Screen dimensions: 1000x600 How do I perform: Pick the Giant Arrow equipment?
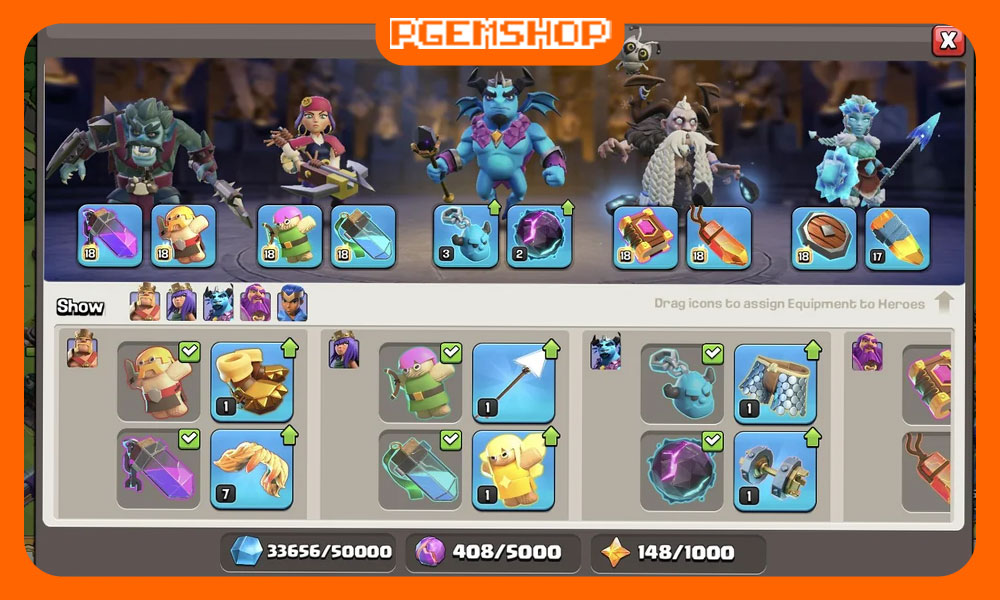[x=513, y=382]
